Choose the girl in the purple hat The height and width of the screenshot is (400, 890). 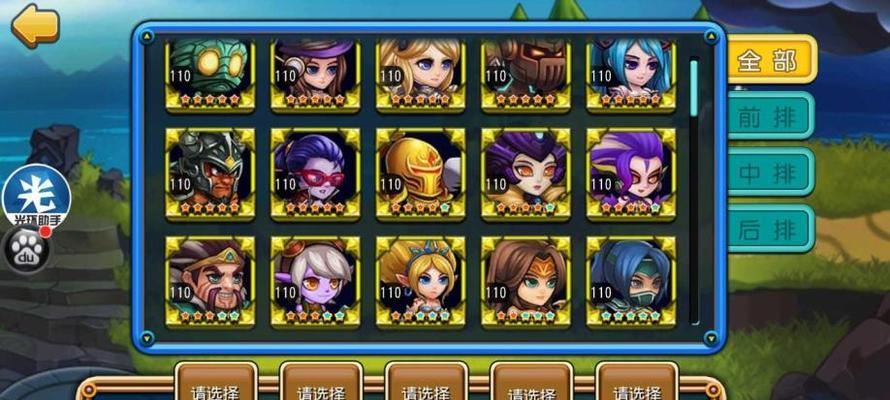315,72
